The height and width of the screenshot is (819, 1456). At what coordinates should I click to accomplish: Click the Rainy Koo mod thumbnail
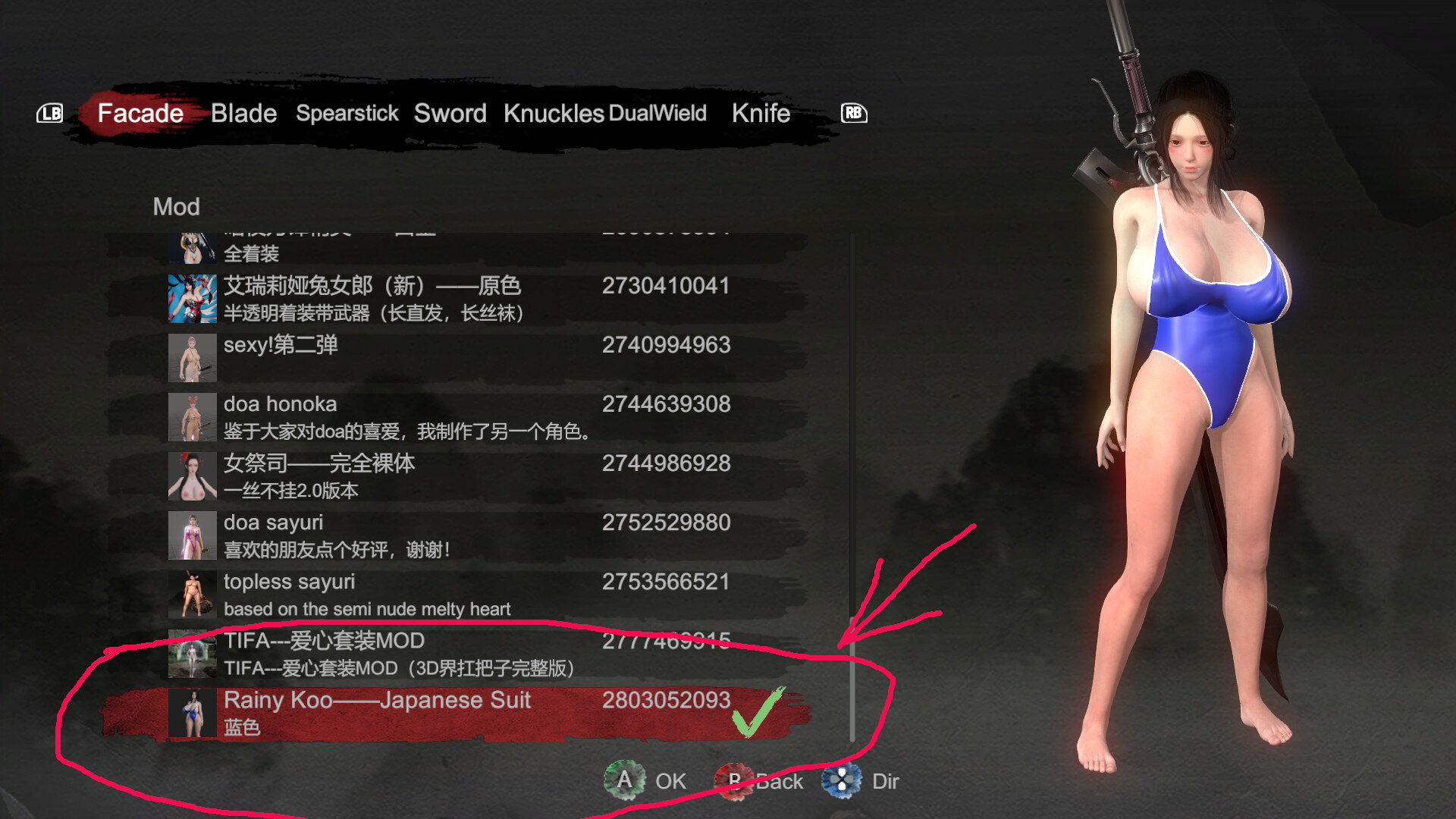pos(192,713)
